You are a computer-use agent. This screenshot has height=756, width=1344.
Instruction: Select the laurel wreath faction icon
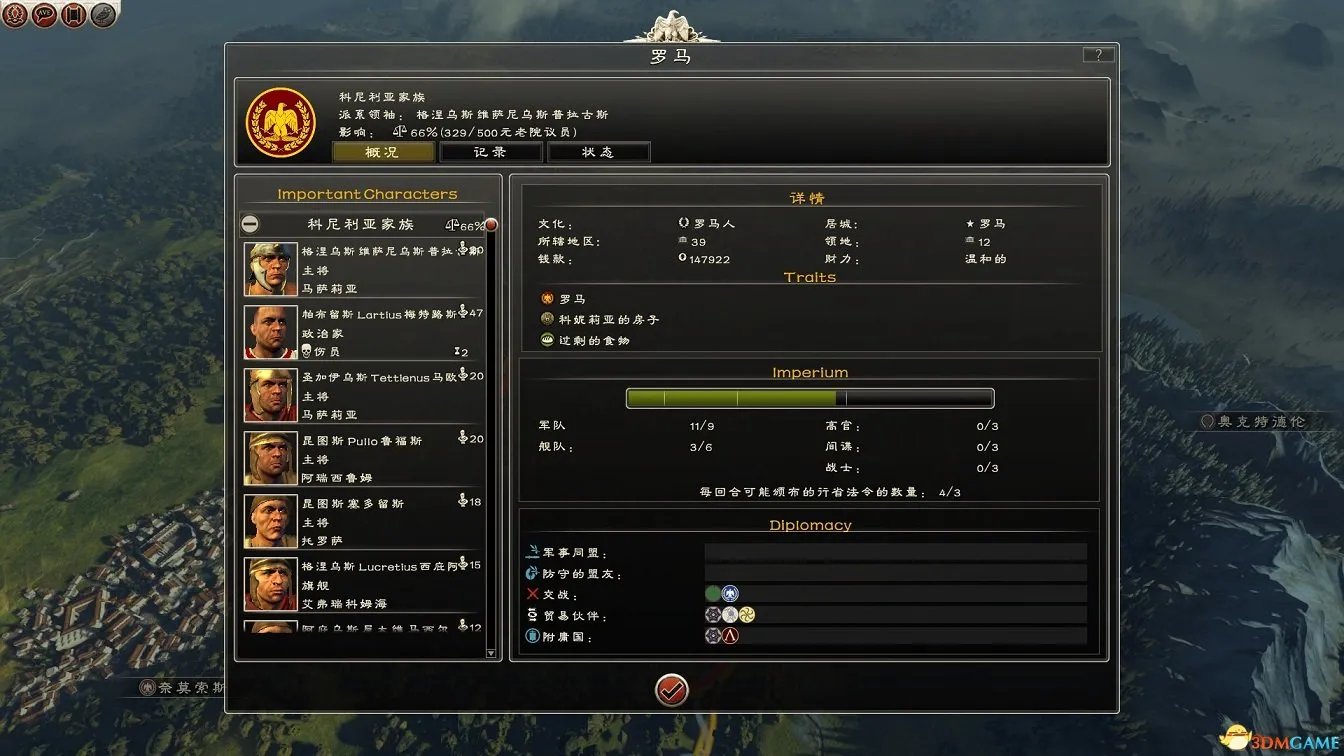(15, 15)
